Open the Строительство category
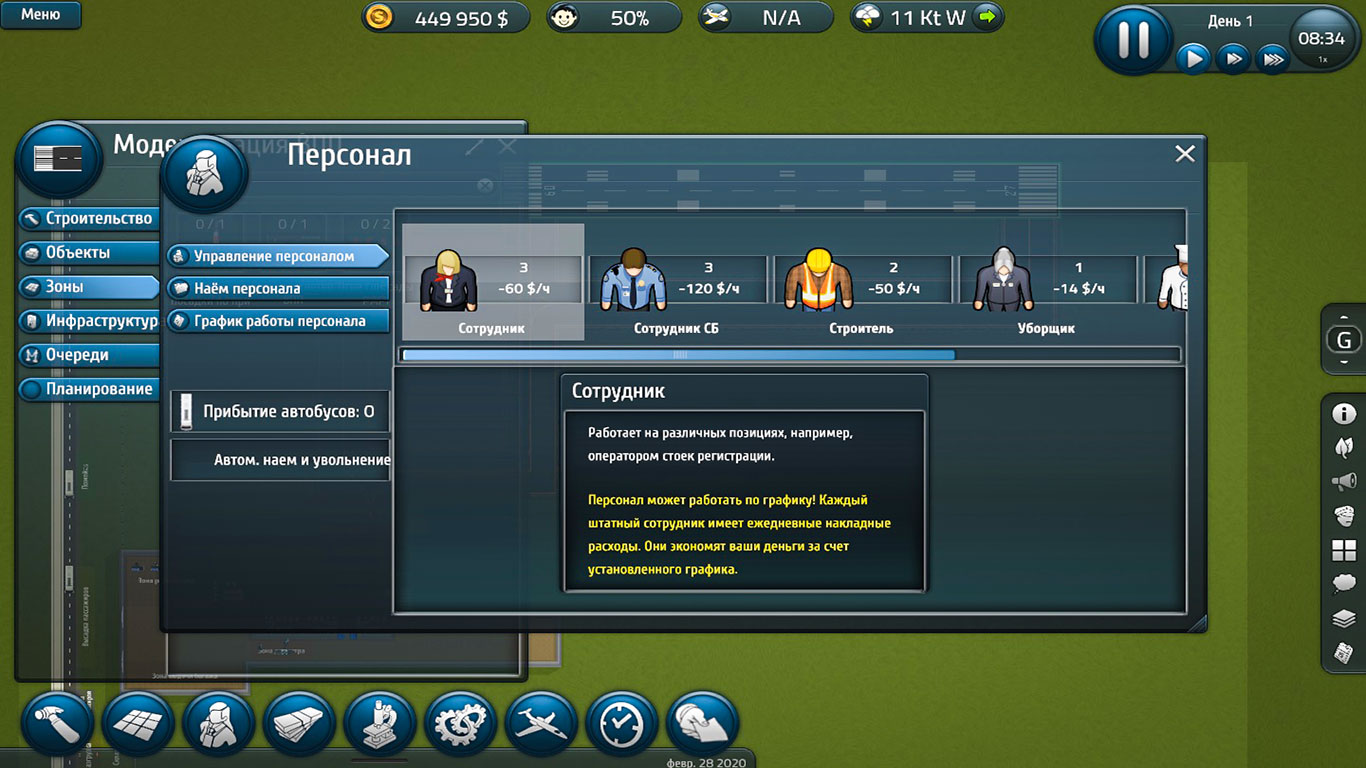 click(89, 219)
